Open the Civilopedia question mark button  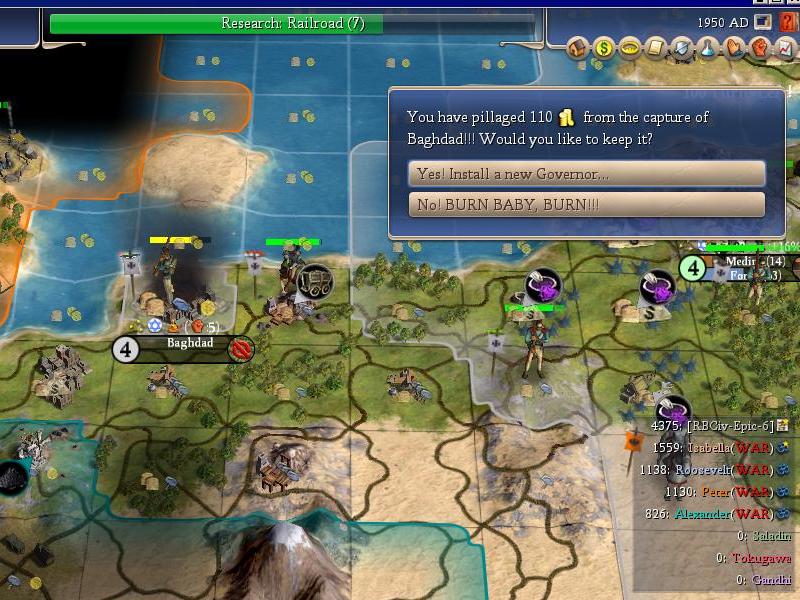click(788, 22)
